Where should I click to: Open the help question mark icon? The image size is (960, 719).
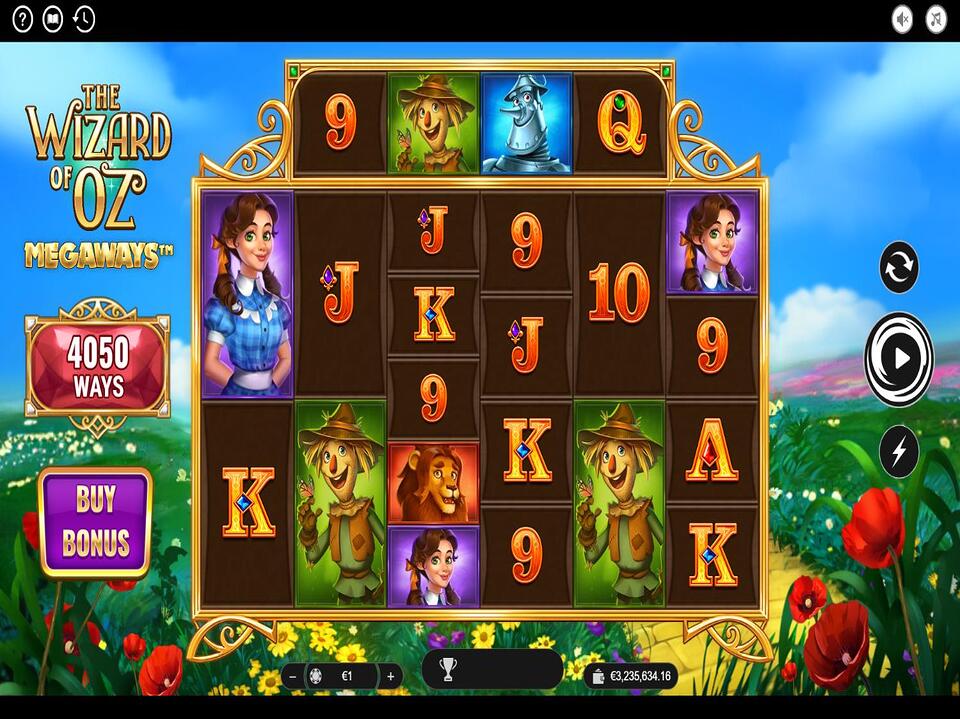click(22, 19)
